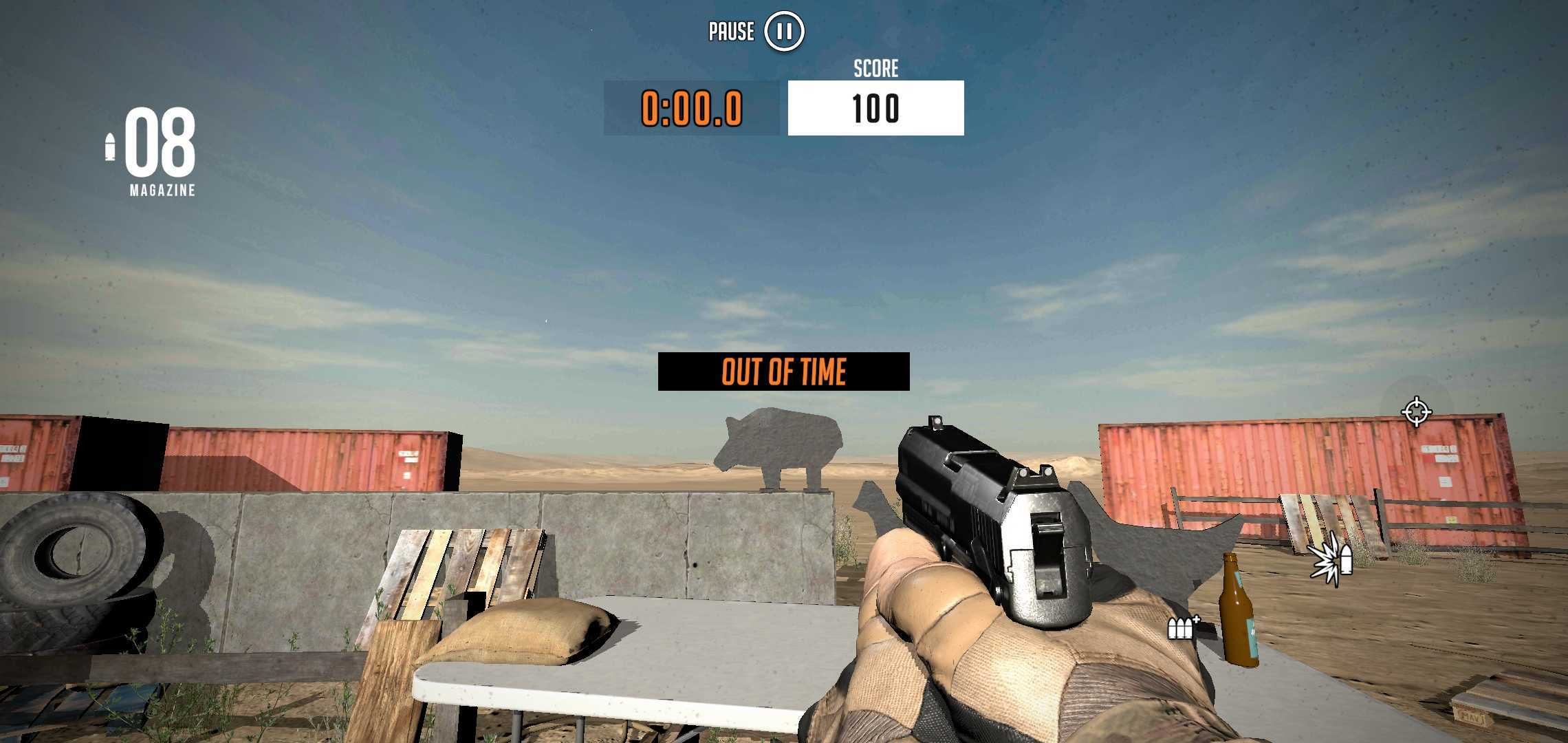Viewport: 1568px width, 743px height.
Task: Tap the crosshair aim-down-sights icon
Action: (1416, 411)
